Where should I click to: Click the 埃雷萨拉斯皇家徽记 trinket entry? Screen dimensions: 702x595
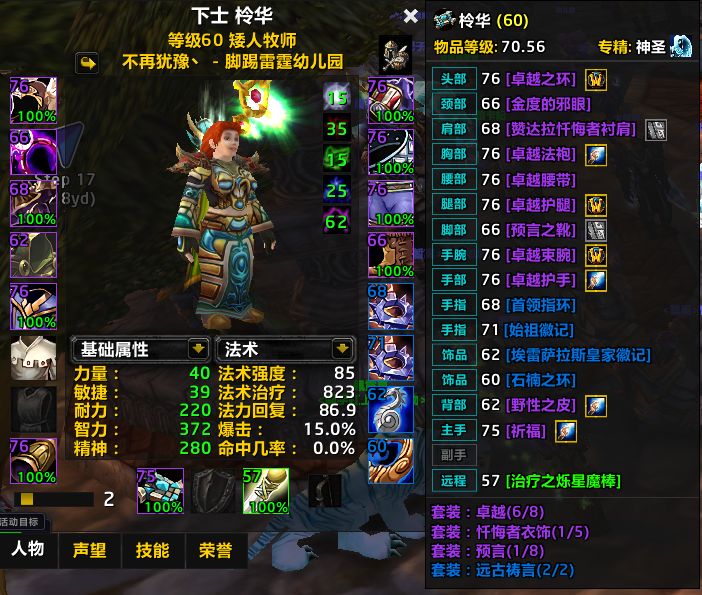click(578, 355)
